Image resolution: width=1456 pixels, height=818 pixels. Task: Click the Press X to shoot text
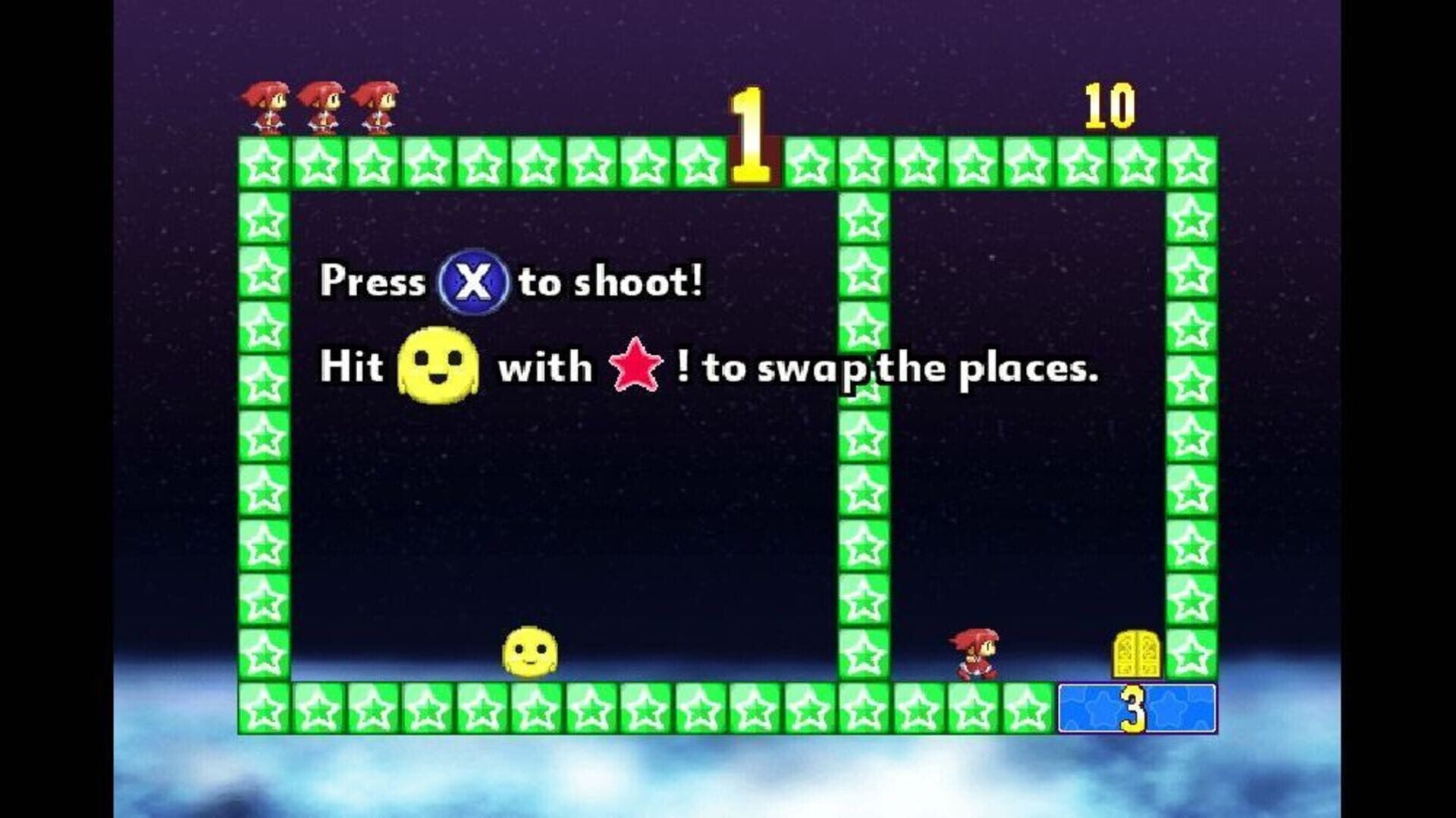(x=513, y=282)
